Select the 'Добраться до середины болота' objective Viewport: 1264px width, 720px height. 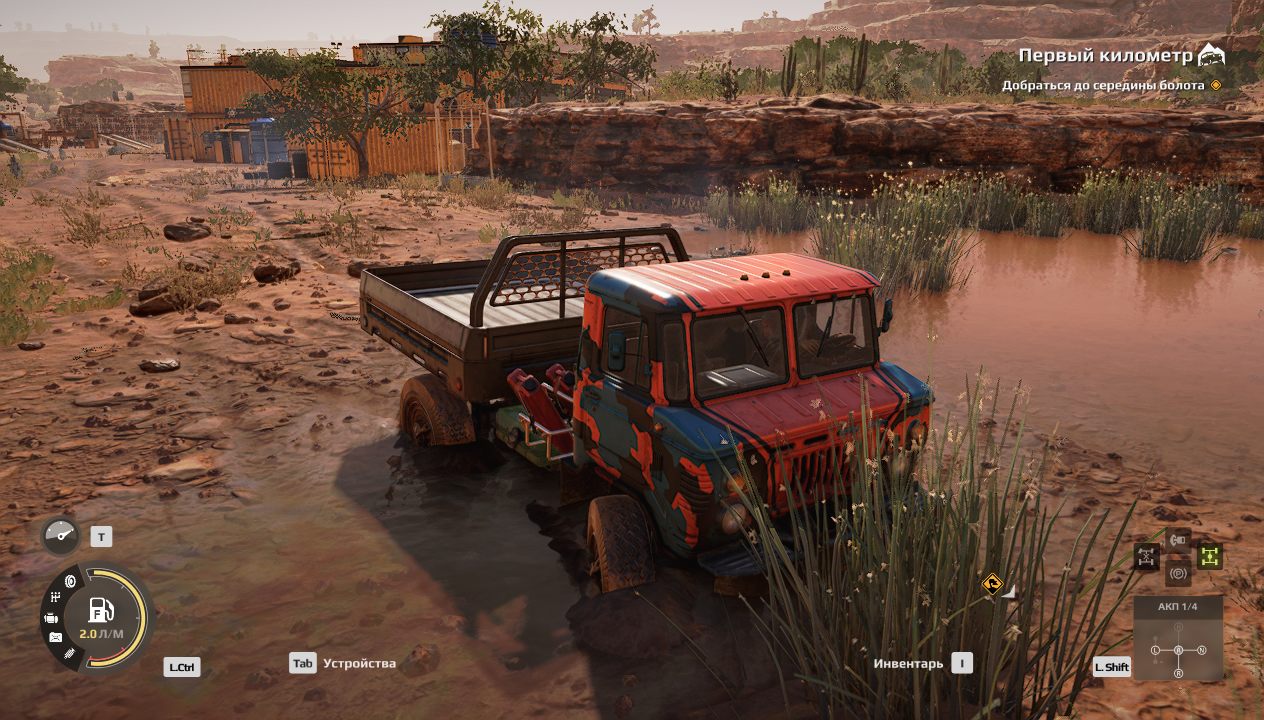[1103, 86]
